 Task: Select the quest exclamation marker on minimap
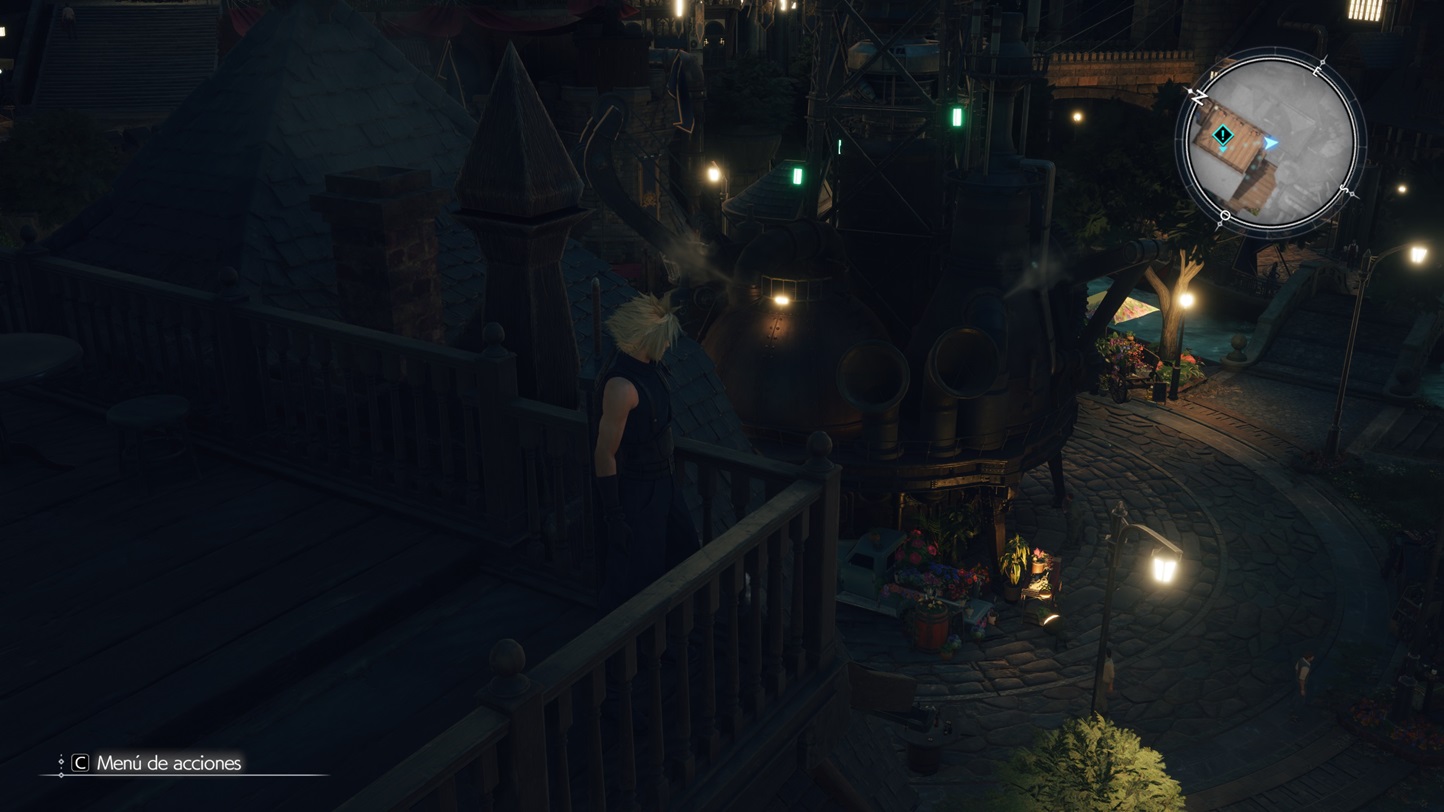click(x=1222, y=135)
